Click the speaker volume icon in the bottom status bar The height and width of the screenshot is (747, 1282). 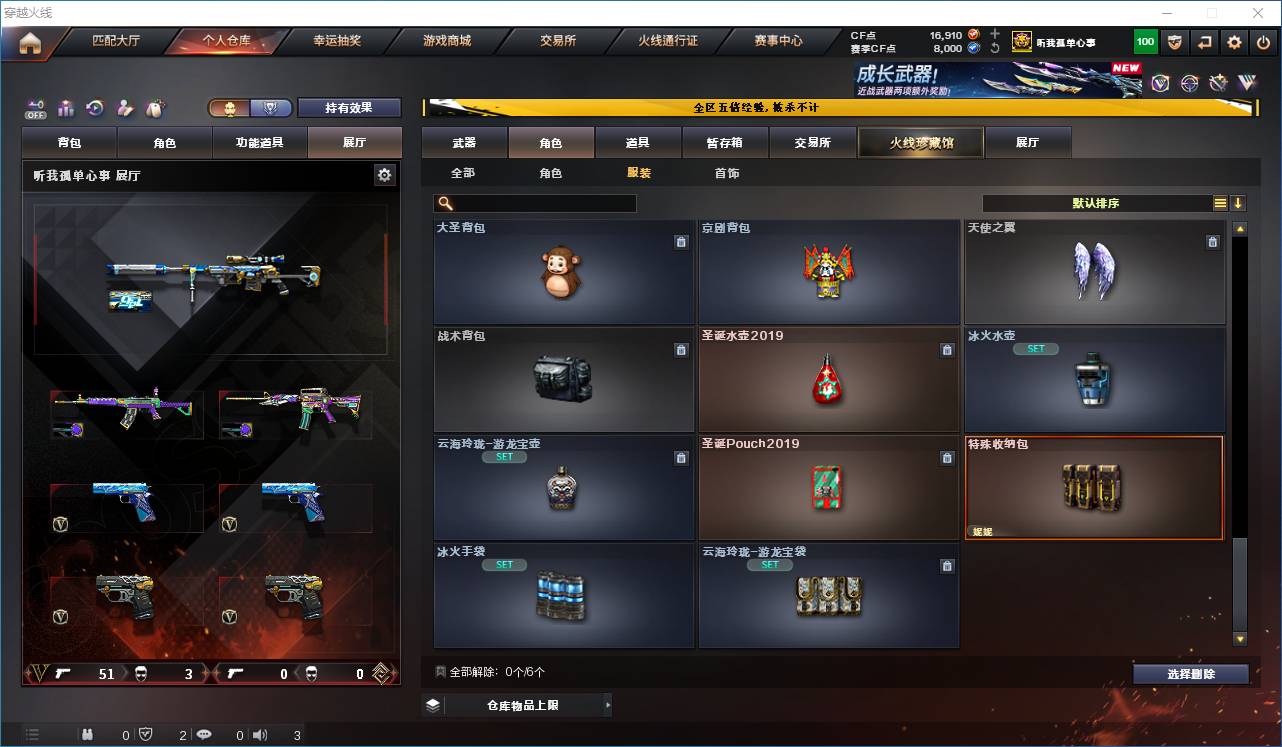click(x=260, y=734)
